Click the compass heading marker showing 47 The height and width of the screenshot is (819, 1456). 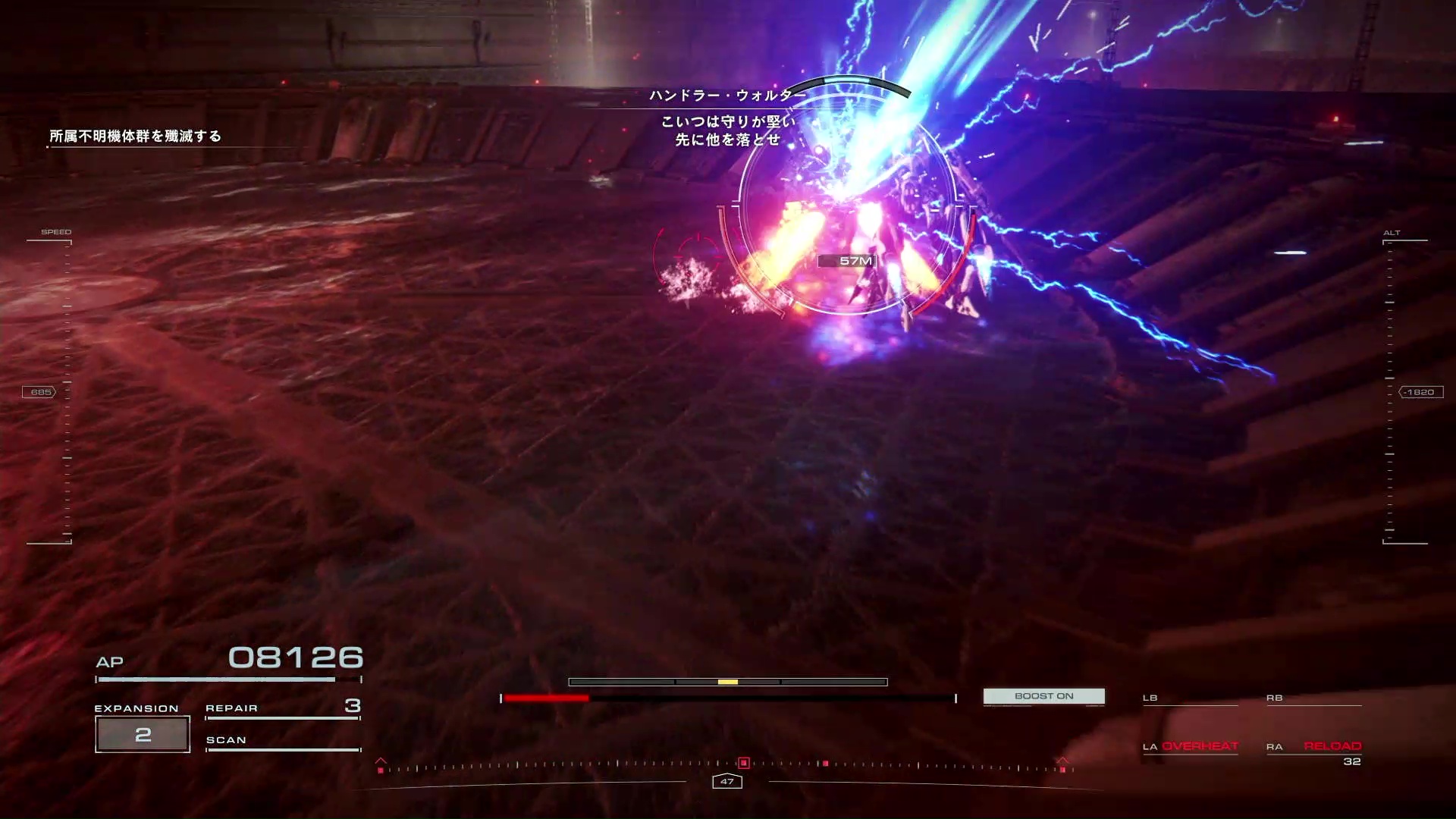click(x=727, y=781)
